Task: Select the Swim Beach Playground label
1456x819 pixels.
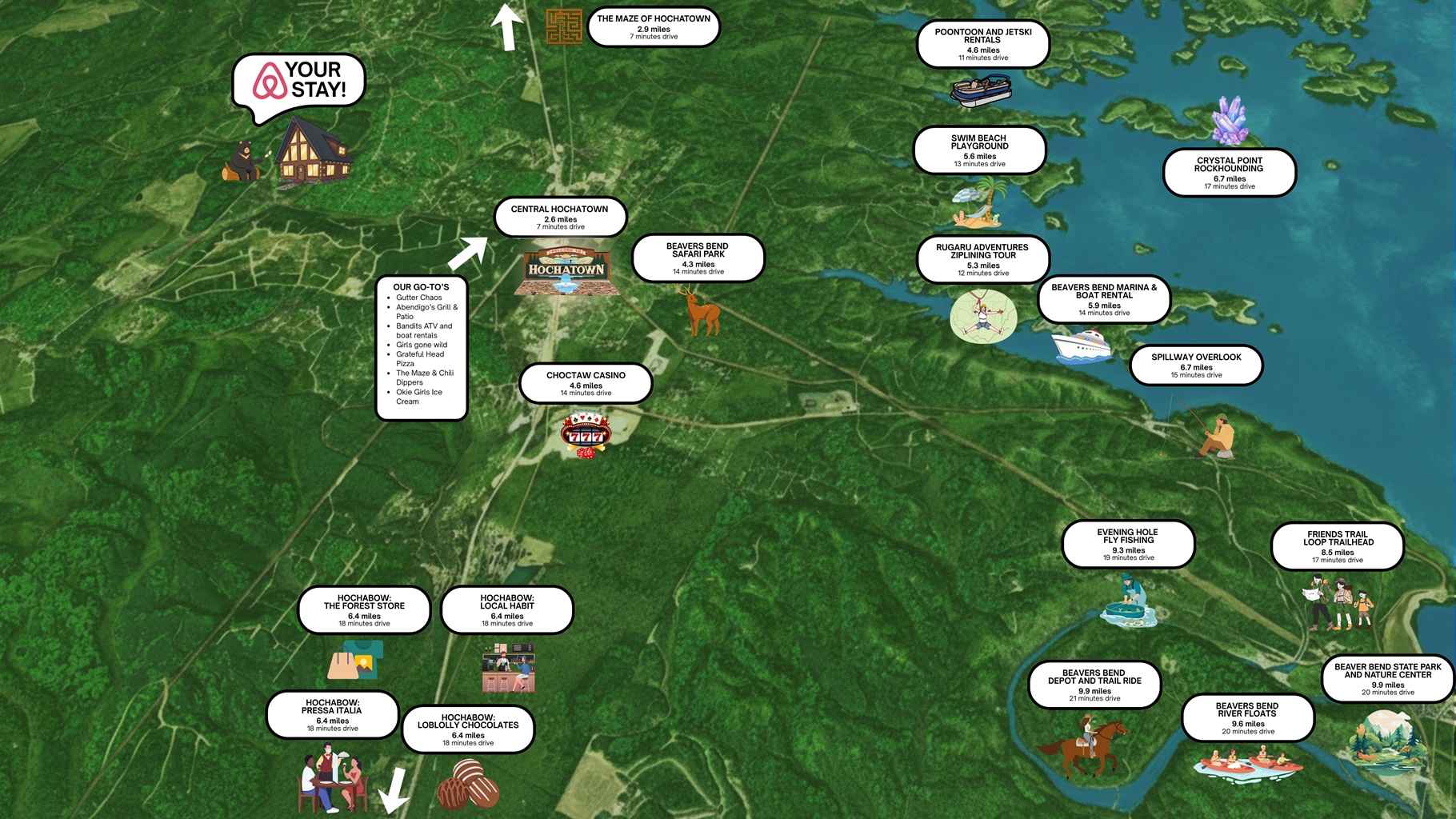Action: click(x=979, y=150)
